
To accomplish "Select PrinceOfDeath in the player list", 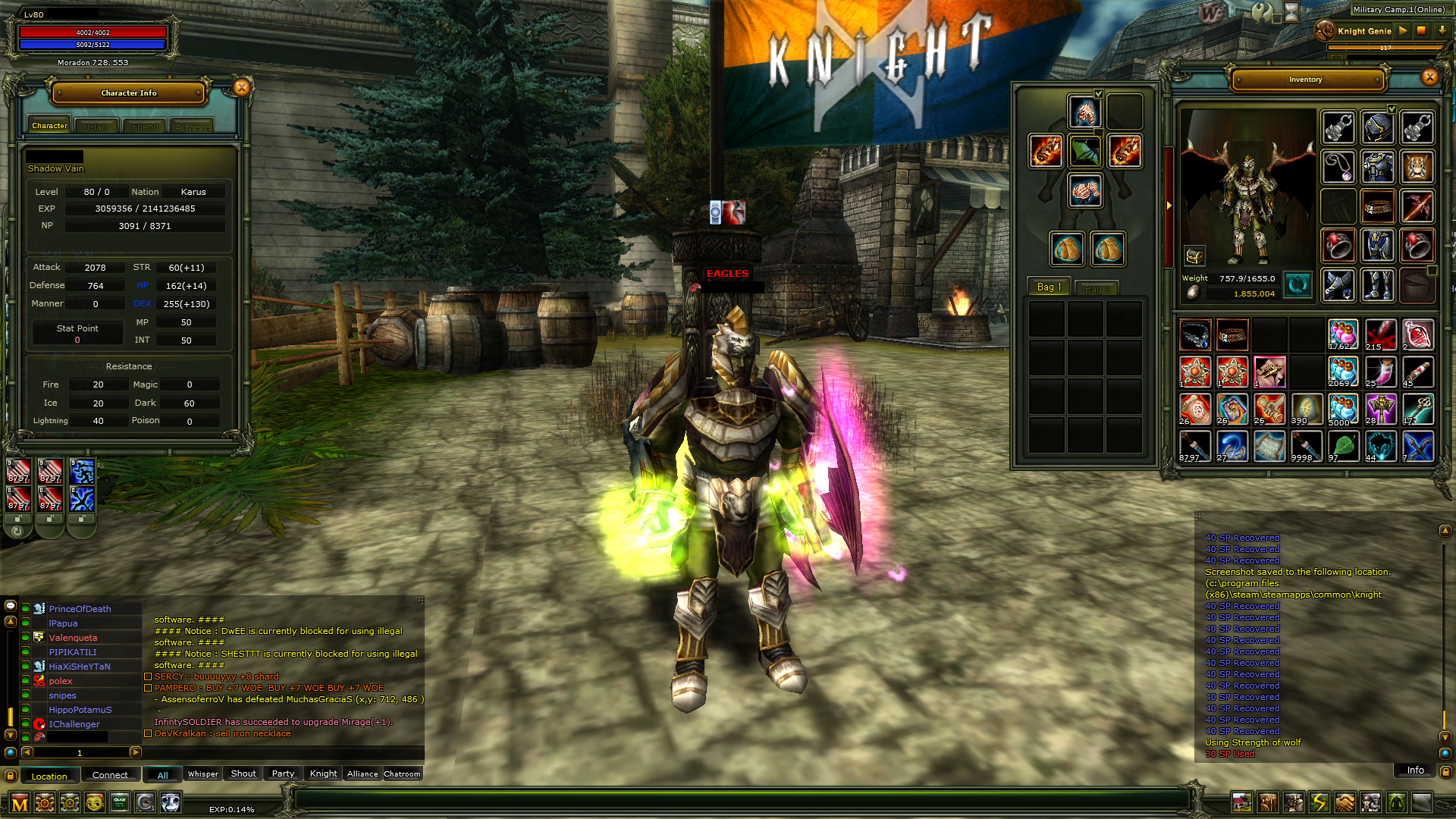I will 80,609.
